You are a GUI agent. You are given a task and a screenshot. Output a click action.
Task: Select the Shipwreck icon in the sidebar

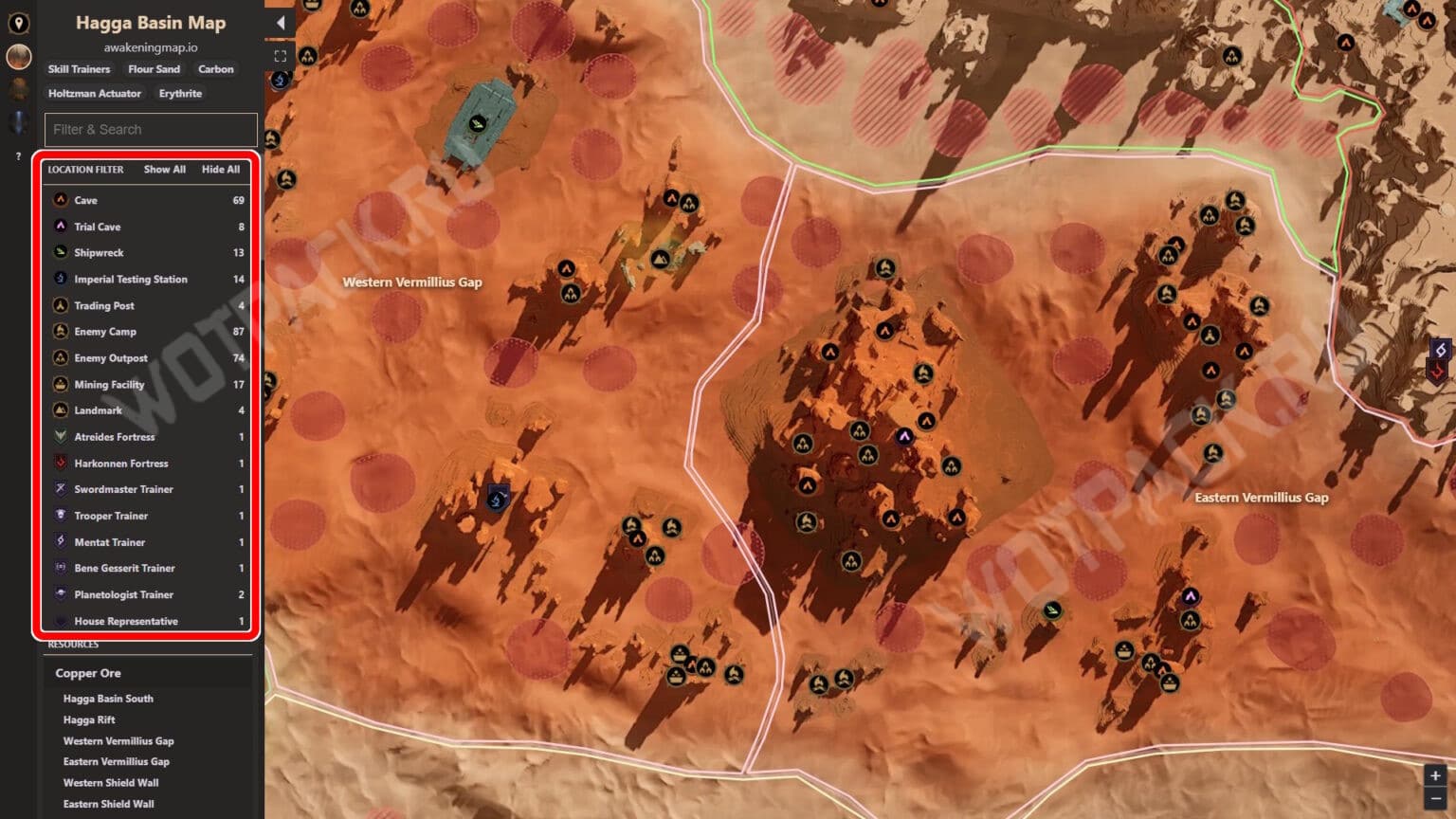(x=61, y=252)
